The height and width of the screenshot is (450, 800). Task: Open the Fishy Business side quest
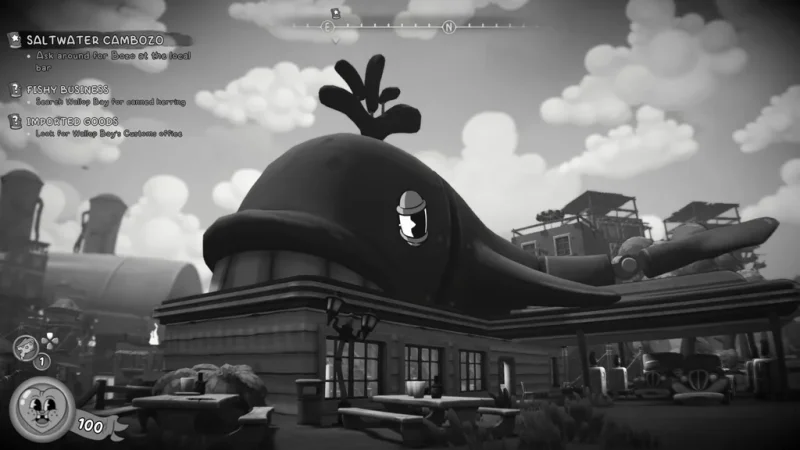62,89
